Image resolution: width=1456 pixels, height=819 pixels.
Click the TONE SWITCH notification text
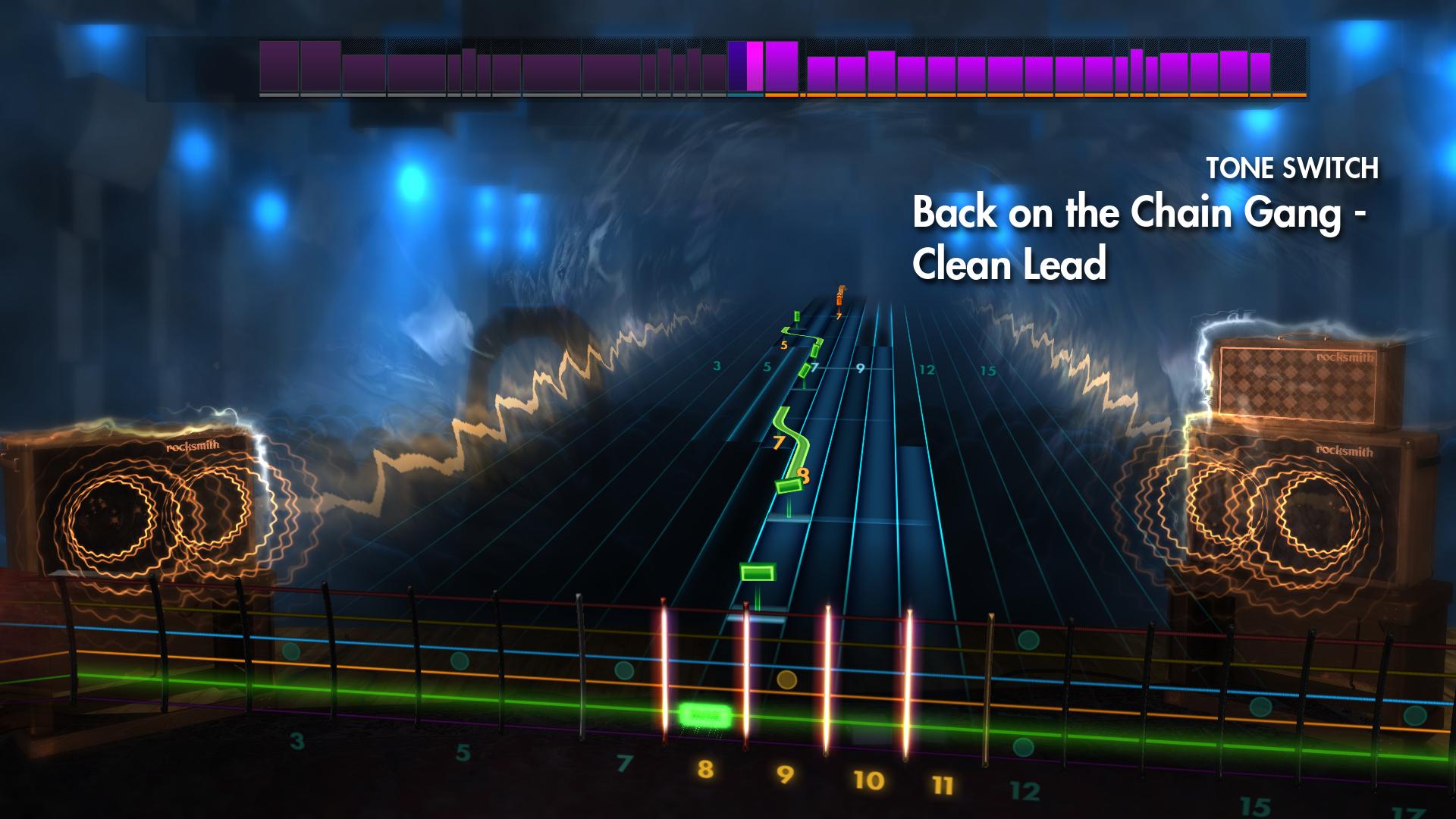coord(1293,168)
